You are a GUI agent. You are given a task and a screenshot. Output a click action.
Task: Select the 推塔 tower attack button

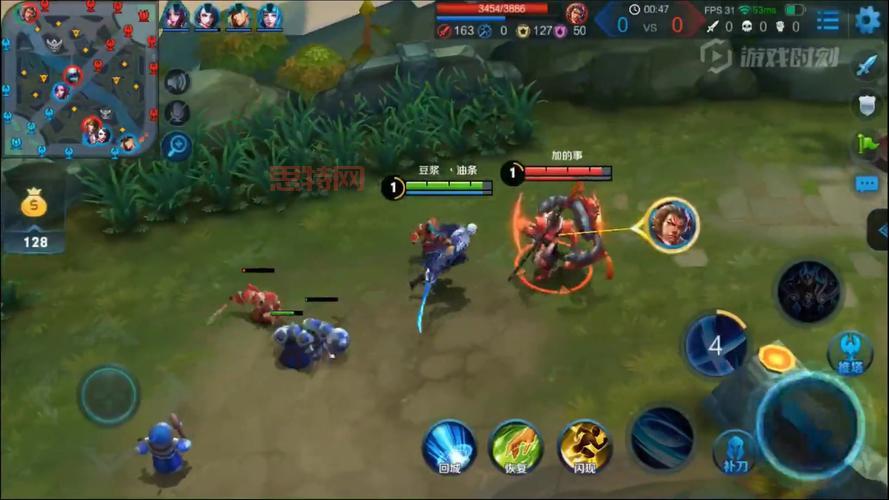[850, 352]
